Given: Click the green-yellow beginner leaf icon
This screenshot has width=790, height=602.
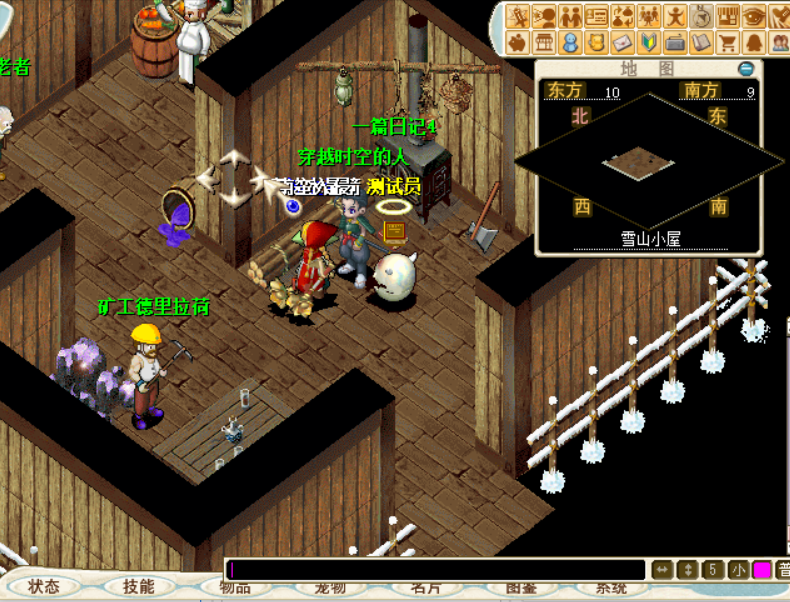Looking at the screenshot, I should (649, 43).
